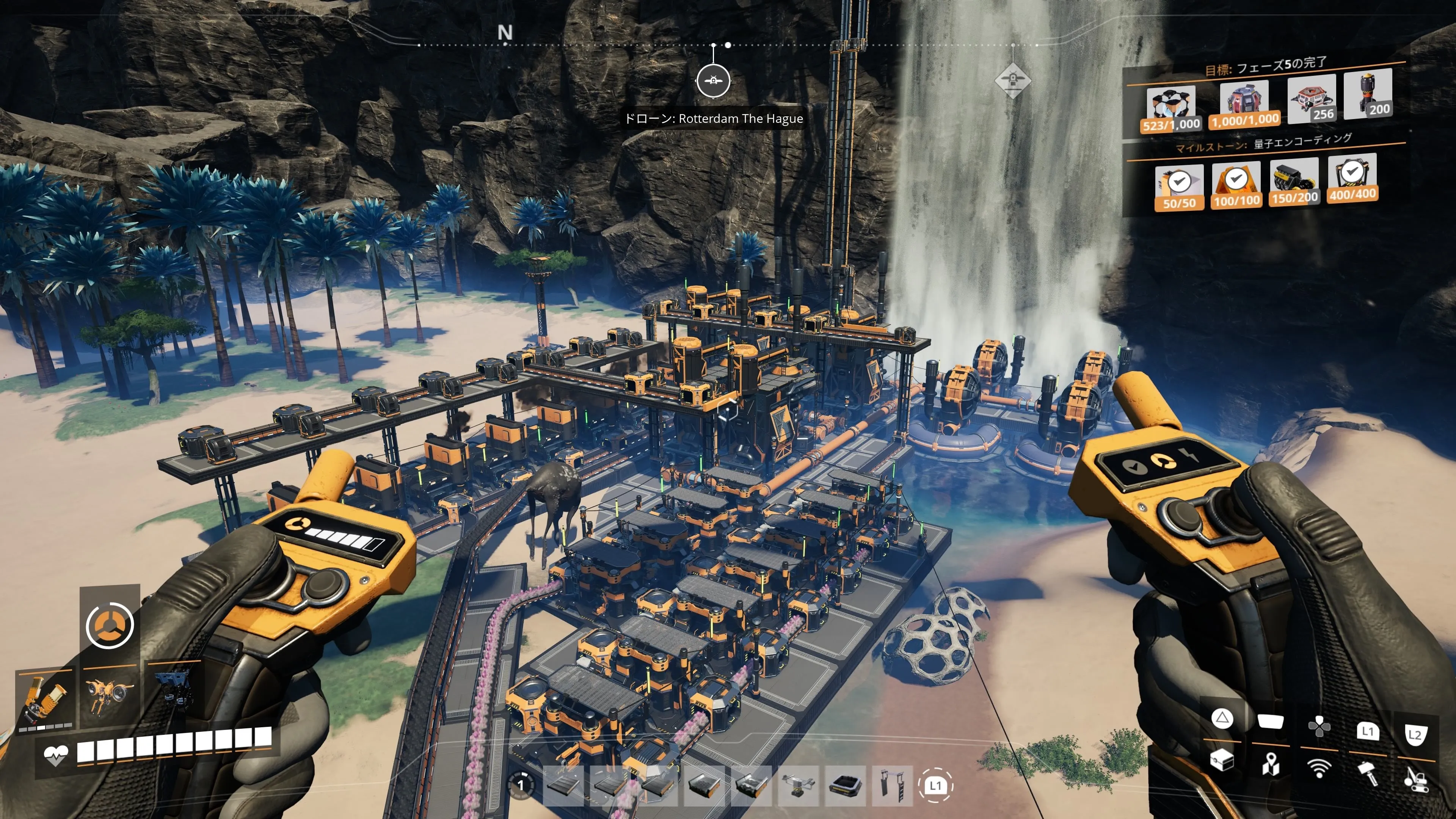Select the milestone item showing 150/200

coord(1294,181)
